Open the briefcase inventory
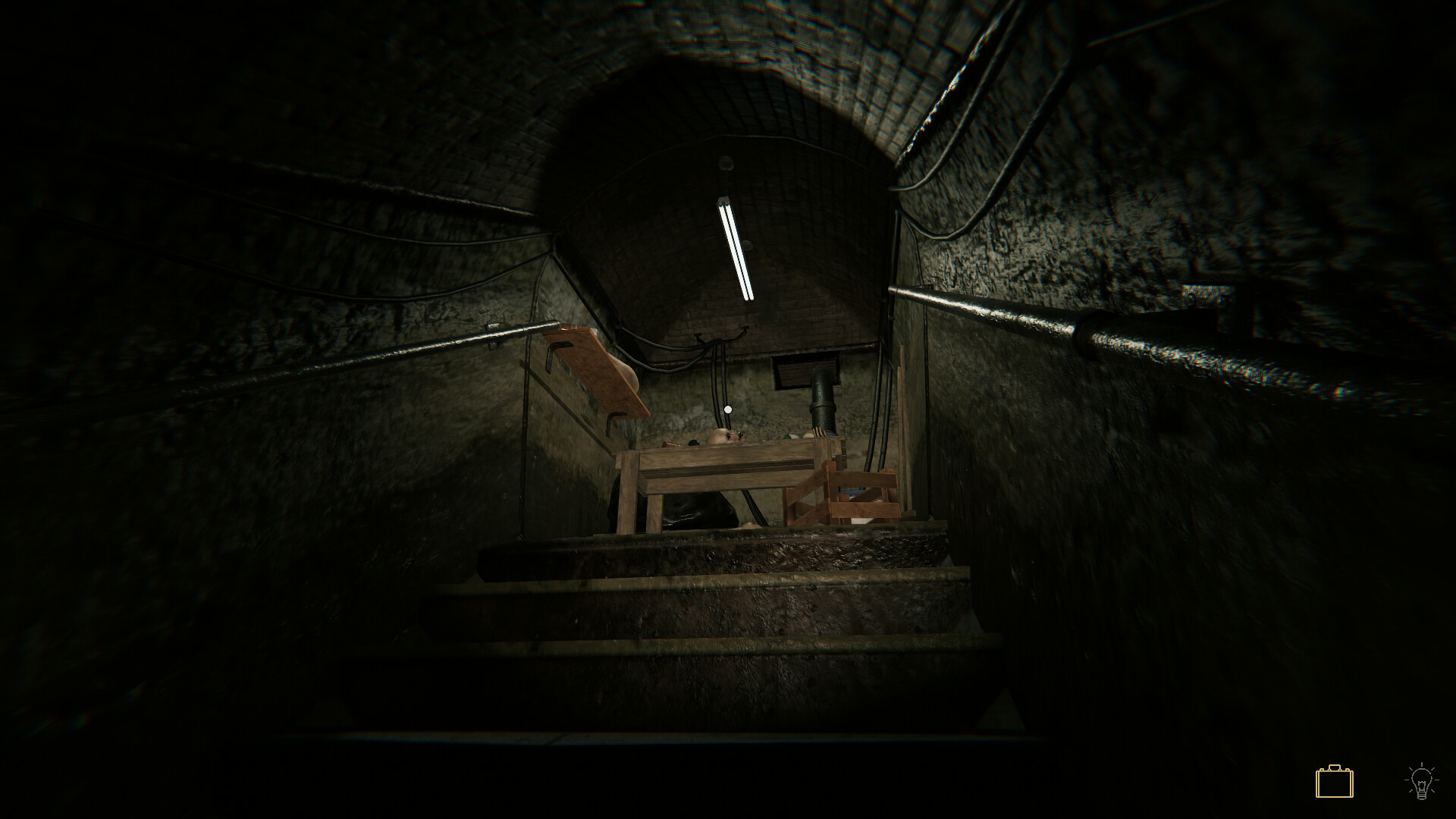The image size is (1456, 819). pos(1334,782)
